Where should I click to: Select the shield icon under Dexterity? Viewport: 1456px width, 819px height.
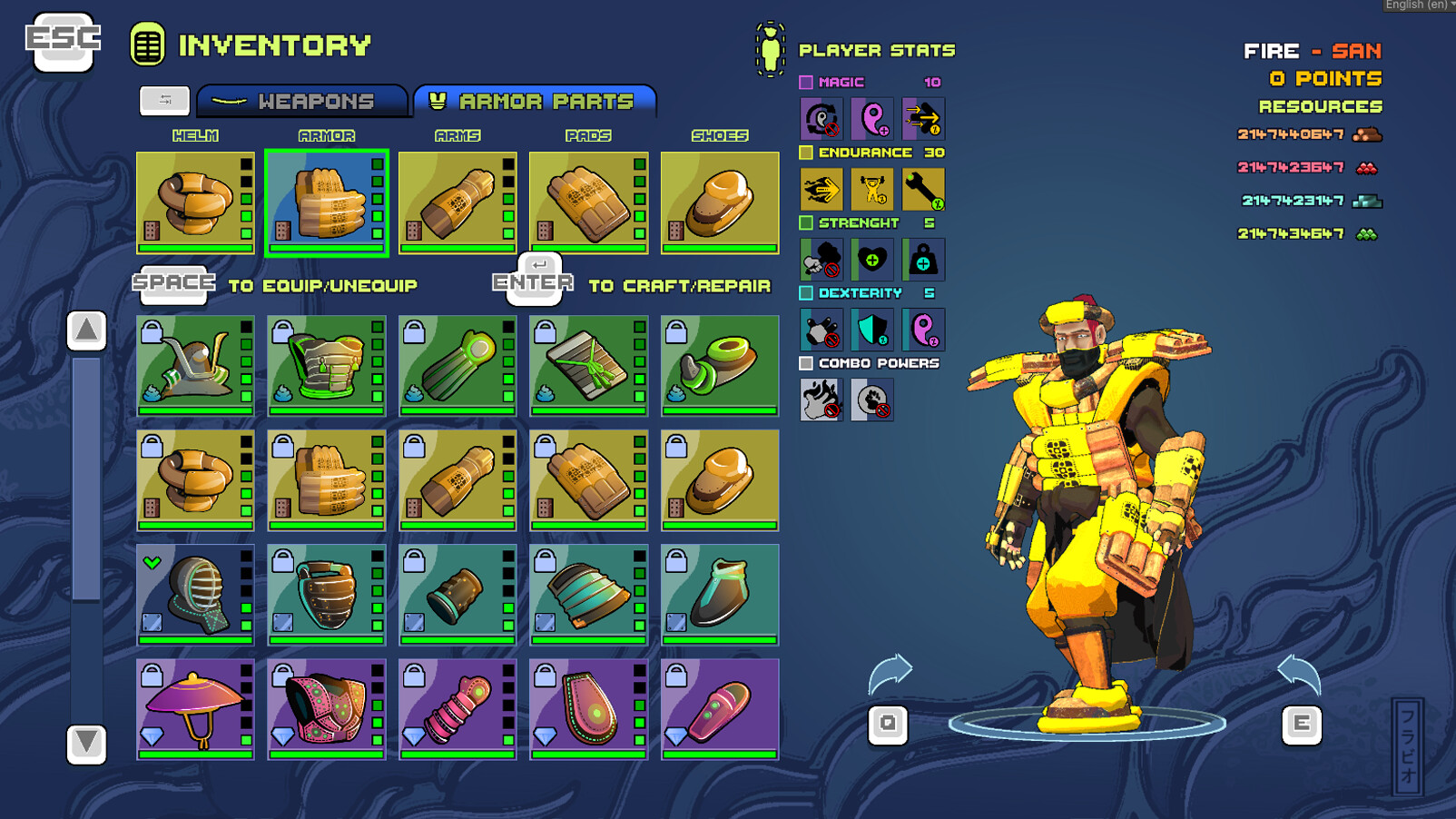873,329
